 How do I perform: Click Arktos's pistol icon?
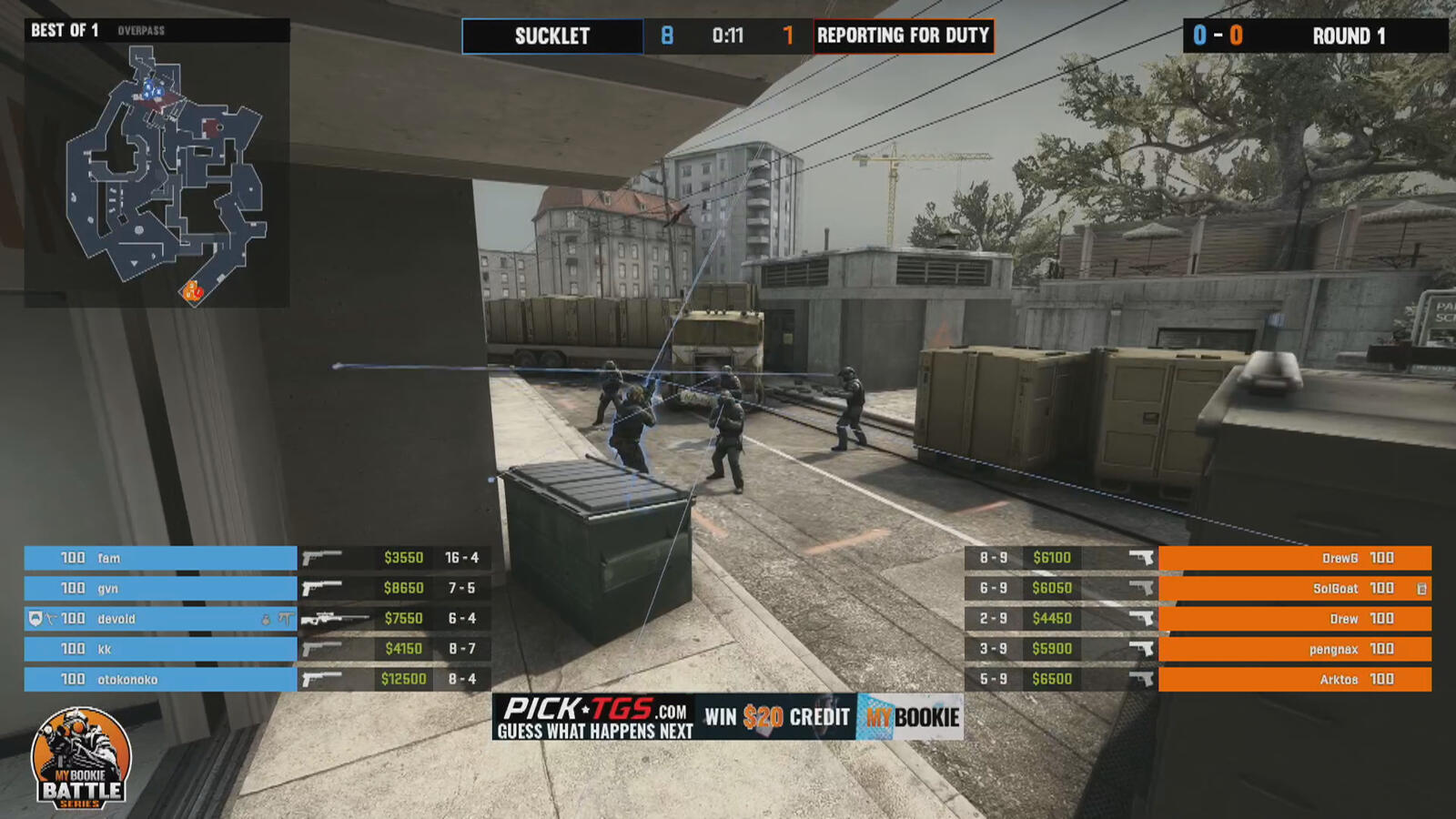click(x=1142, y=680)
